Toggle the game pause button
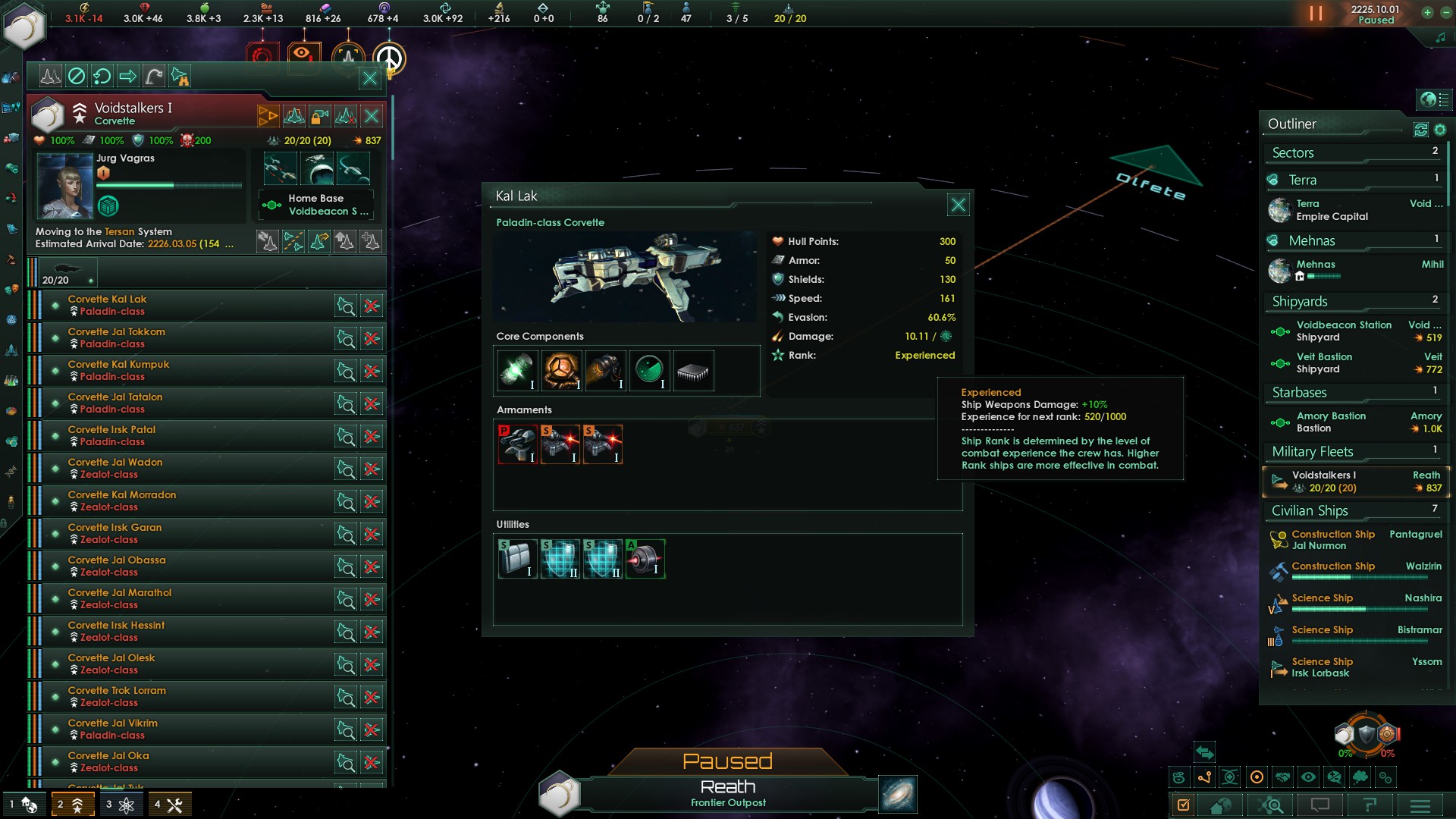 1316,14
